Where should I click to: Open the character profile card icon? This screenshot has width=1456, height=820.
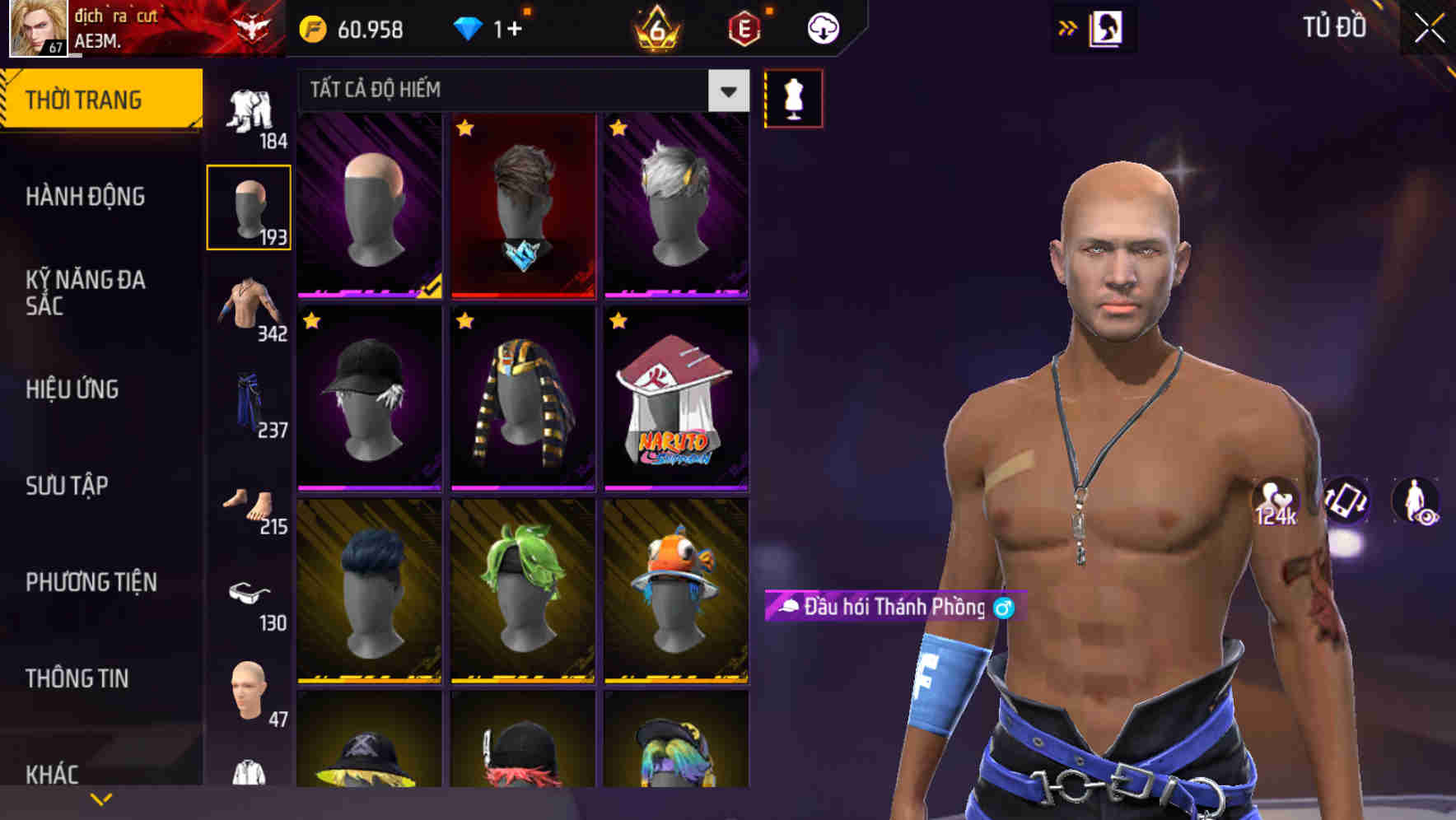pyautogui.click(x=1108, y=27)
